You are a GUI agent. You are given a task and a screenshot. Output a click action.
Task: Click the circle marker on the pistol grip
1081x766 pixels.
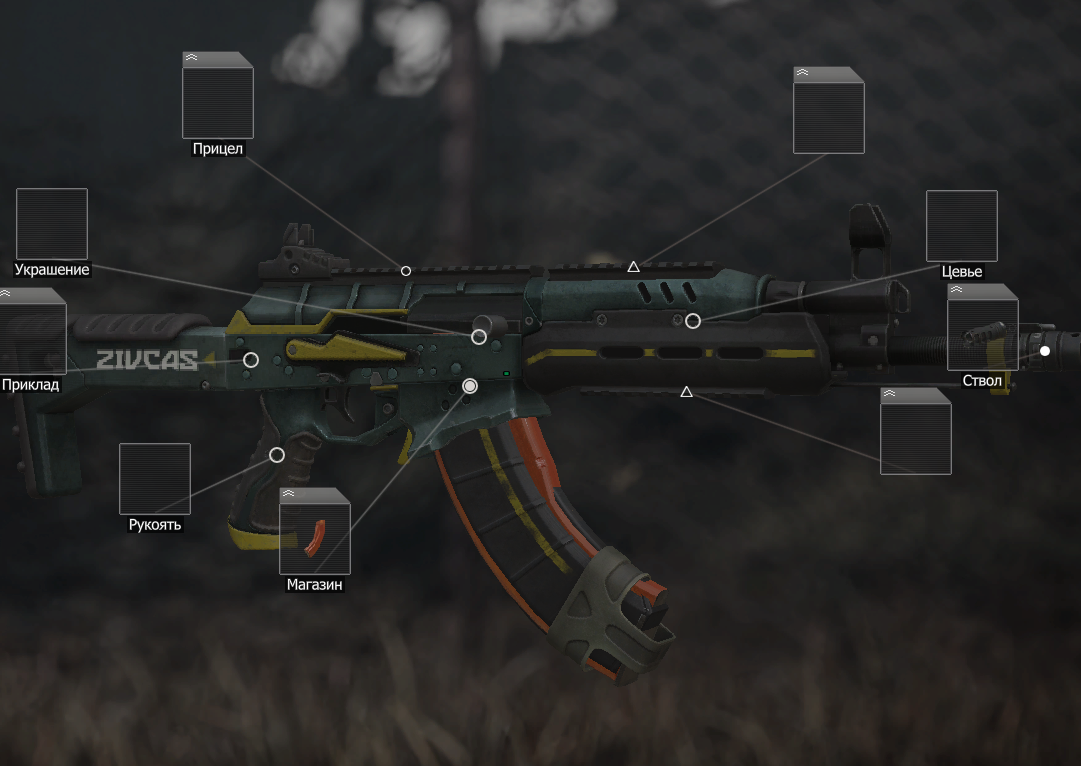point(277,455)
